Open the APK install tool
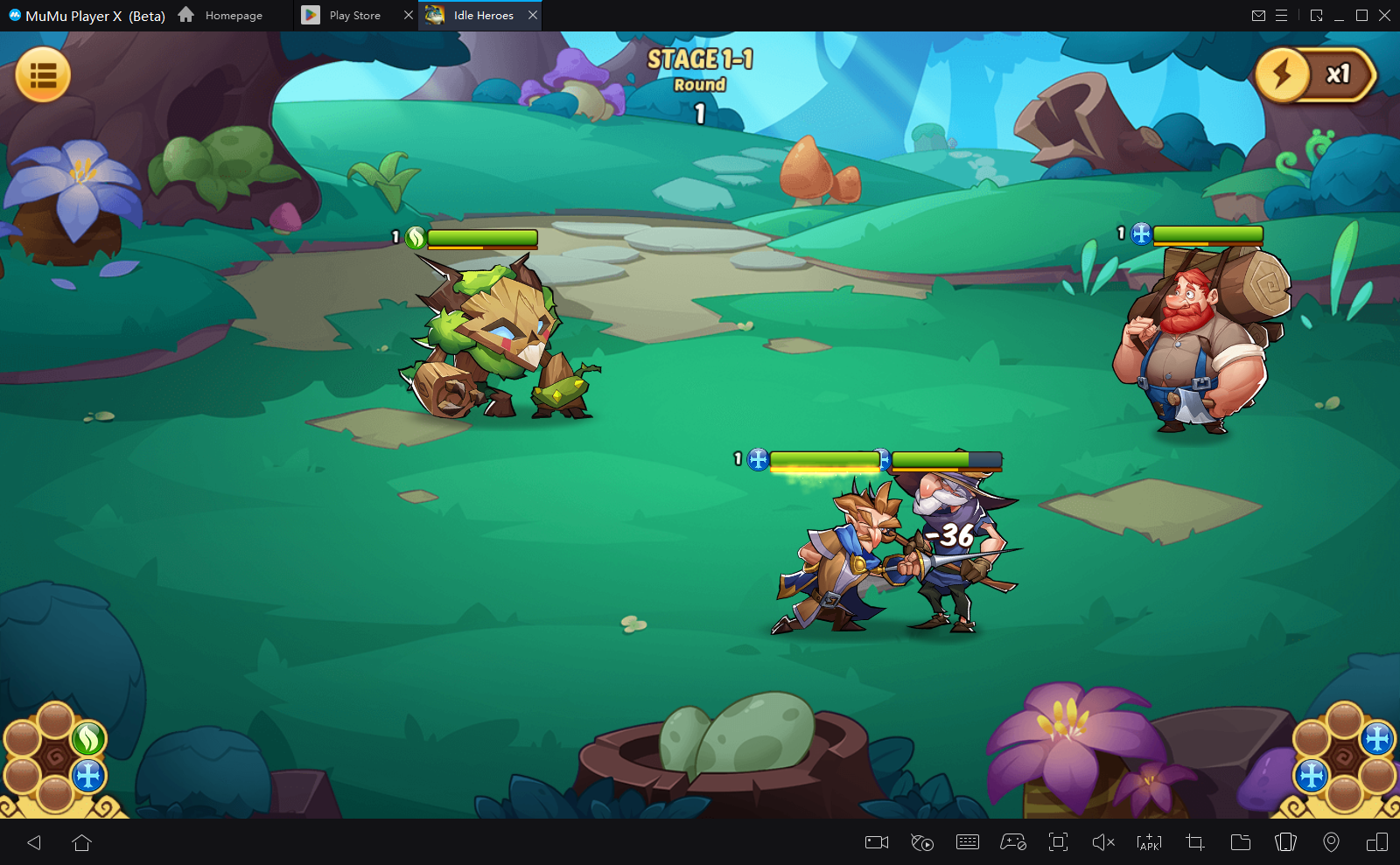This screenshot has width=1400, height=865. point(1149,842)
